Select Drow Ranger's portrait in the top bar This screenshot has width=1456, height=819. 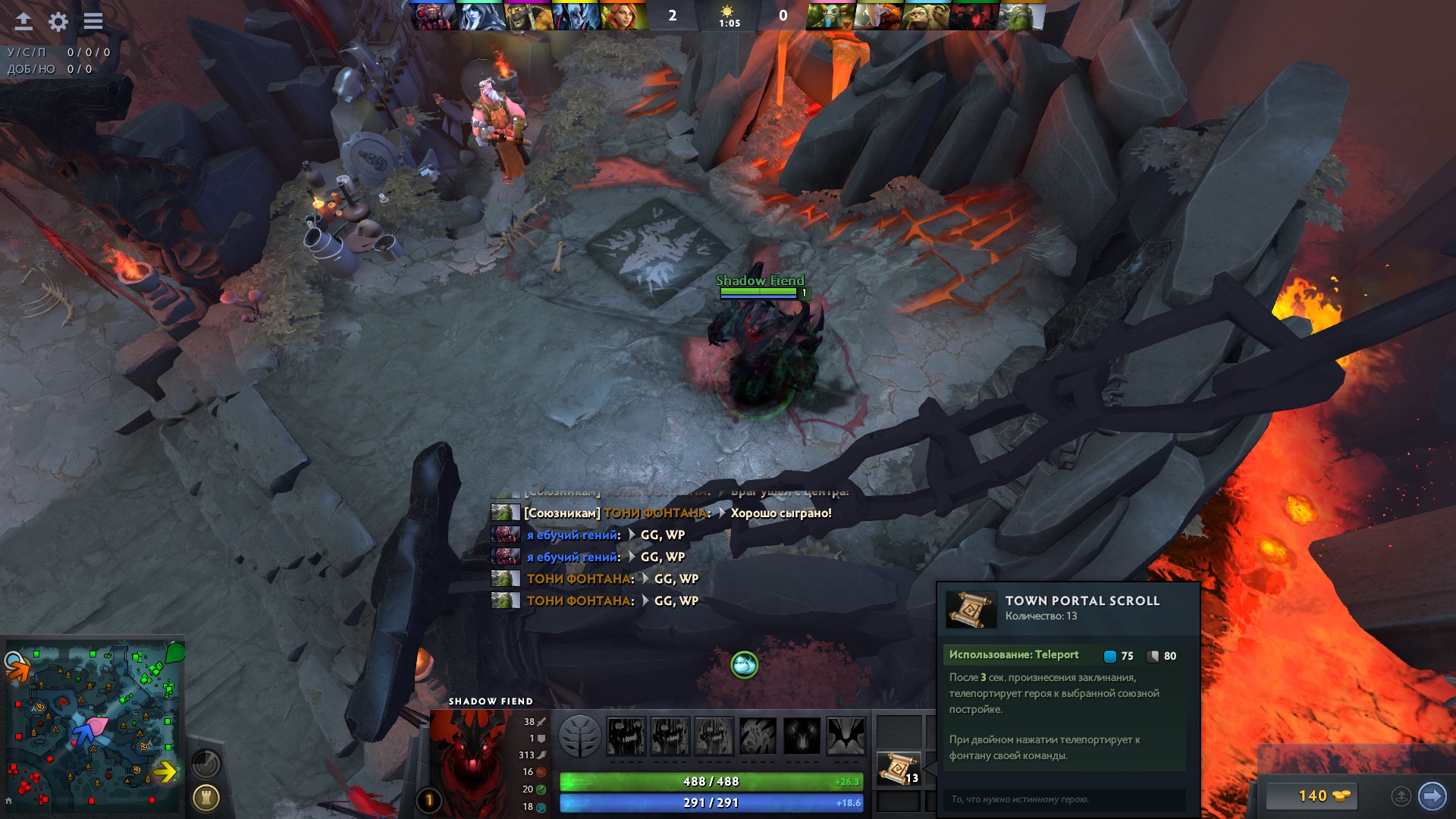481,16
